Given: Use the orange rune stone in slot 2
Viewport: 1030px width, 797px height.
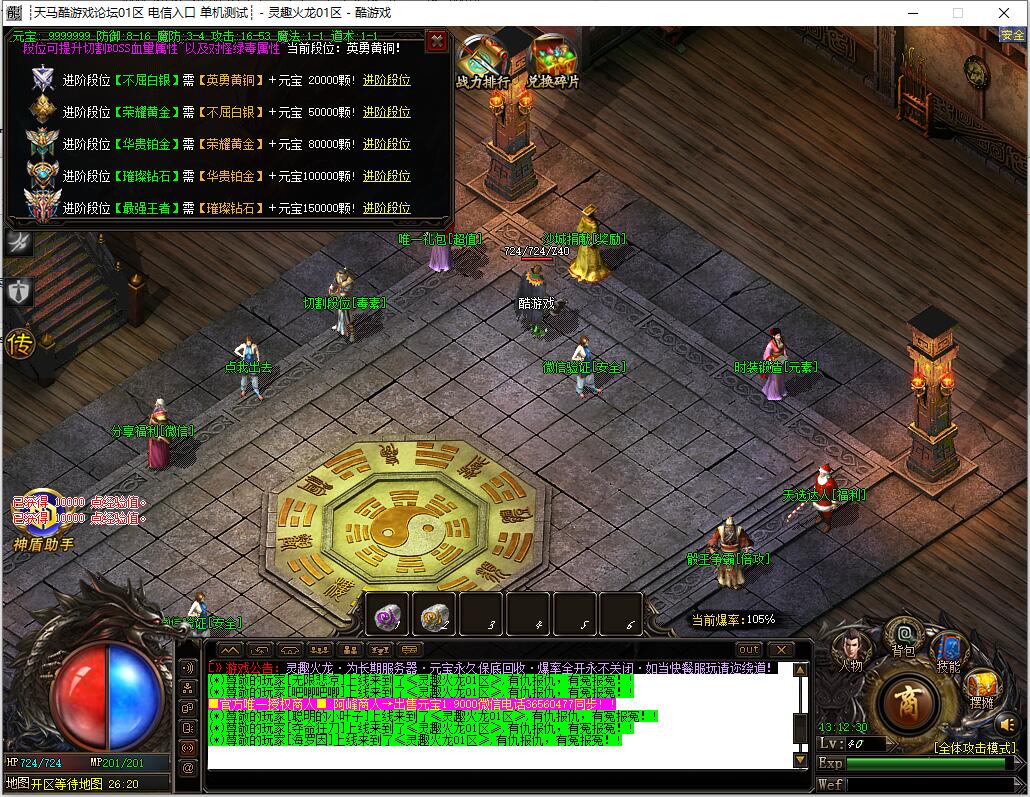Looking at the screenshot, I should (435, 616).
